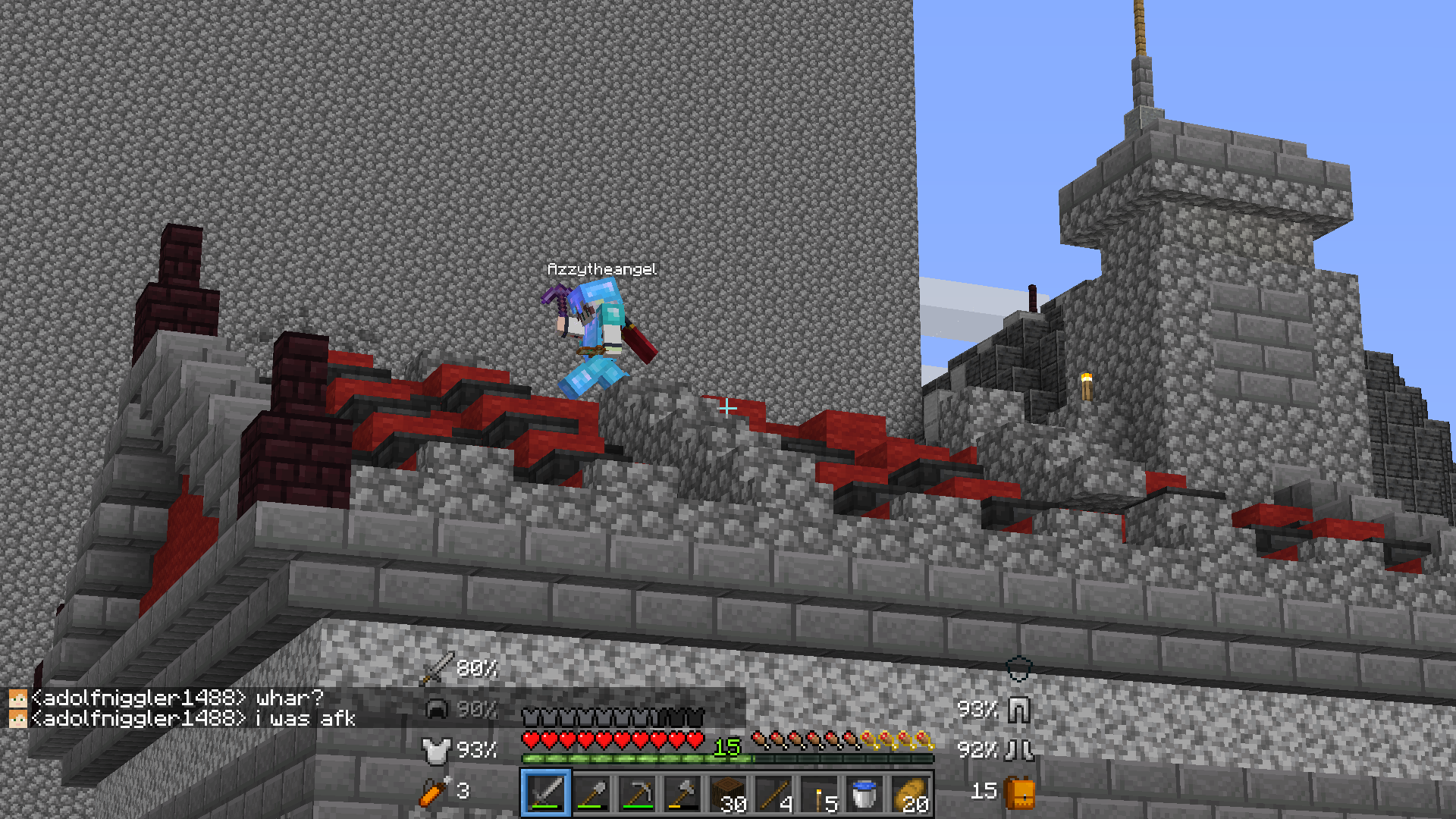Select the stack of 30 logs
This screenshot has height=819, width=1456.
point(728,794)
